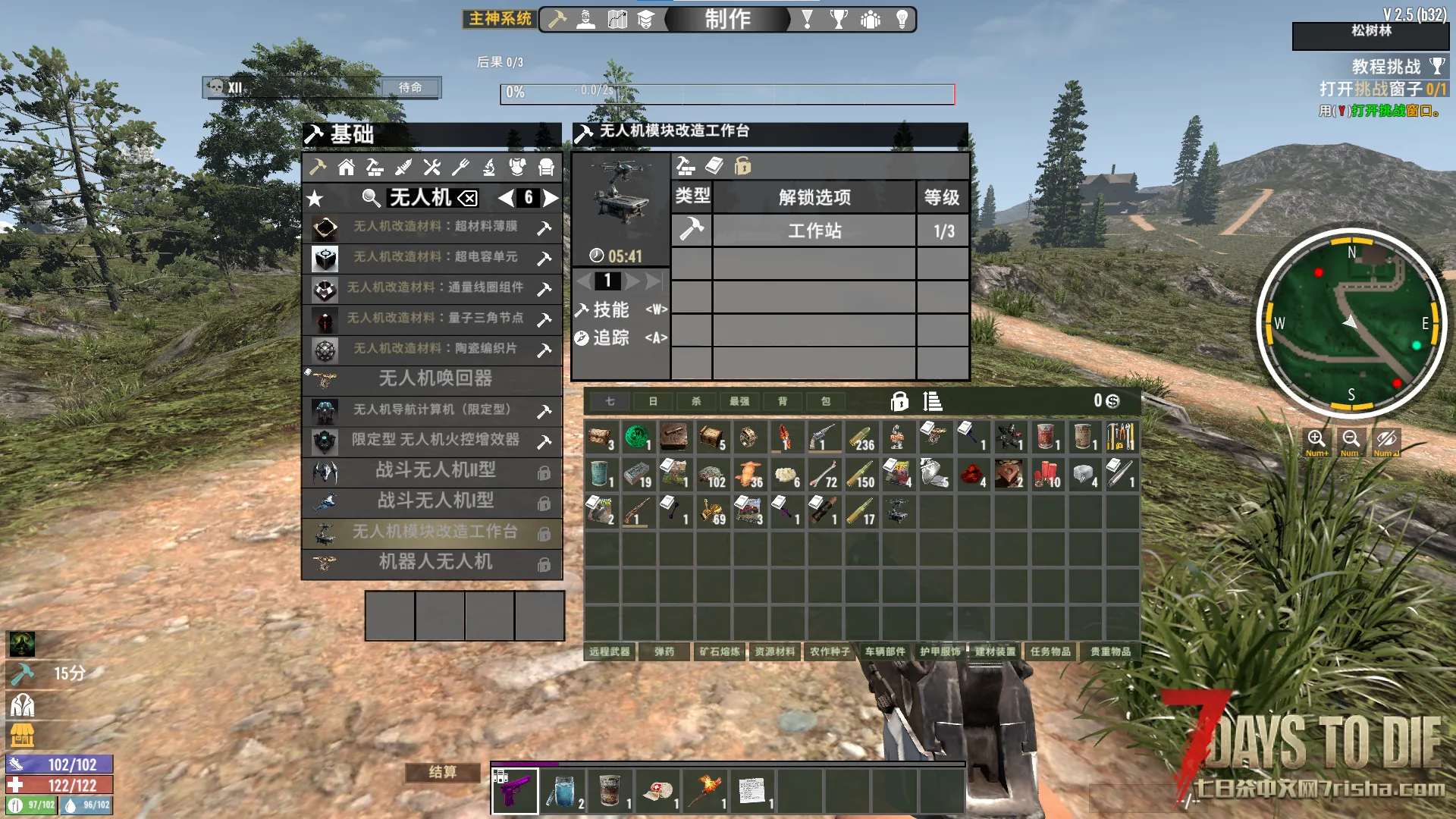
Task: Clear the 无人机 search text
Action: pyautogui.click(x=468, y=199)
